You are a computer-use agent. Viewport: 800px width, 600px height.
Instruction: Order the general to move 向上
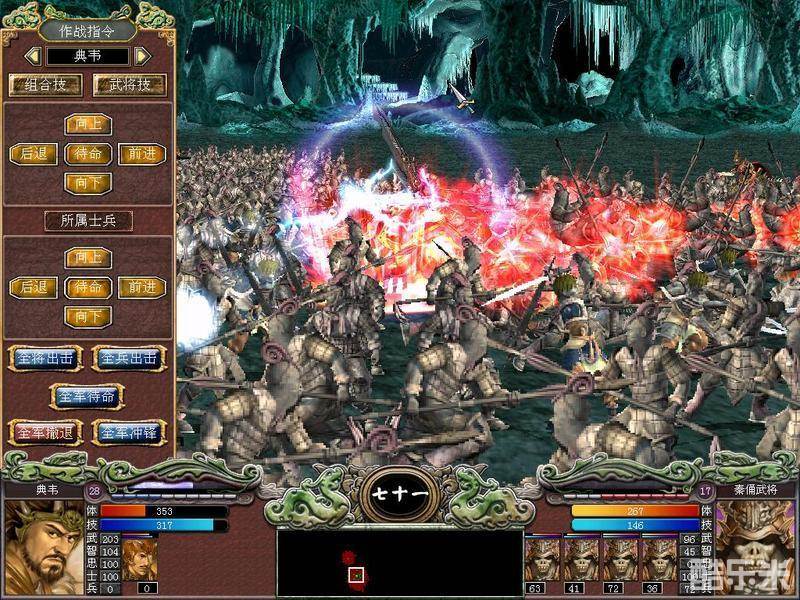[x=88, y=125]
